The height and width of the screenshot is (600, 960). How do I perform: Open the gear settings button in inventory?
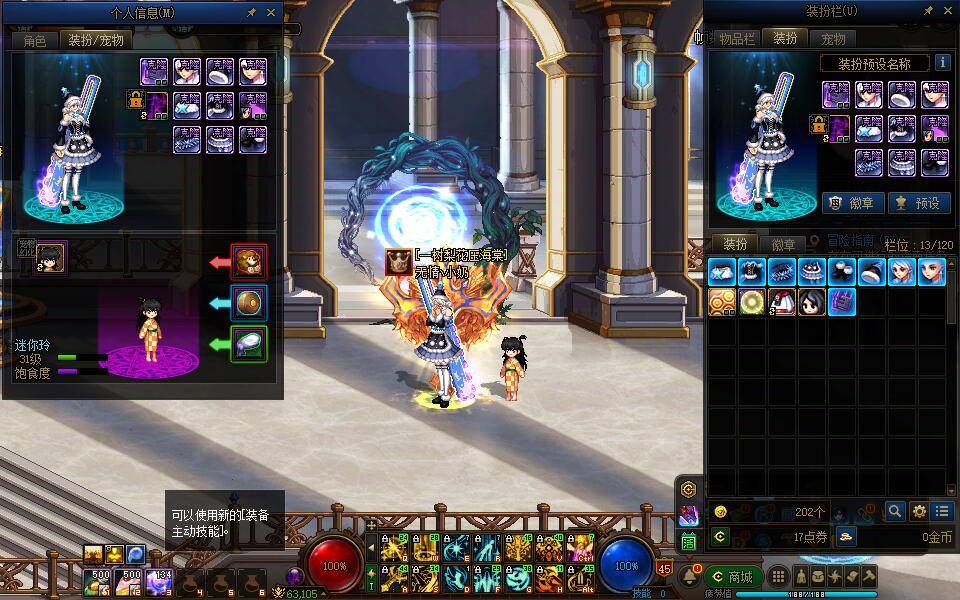[919, 511]
